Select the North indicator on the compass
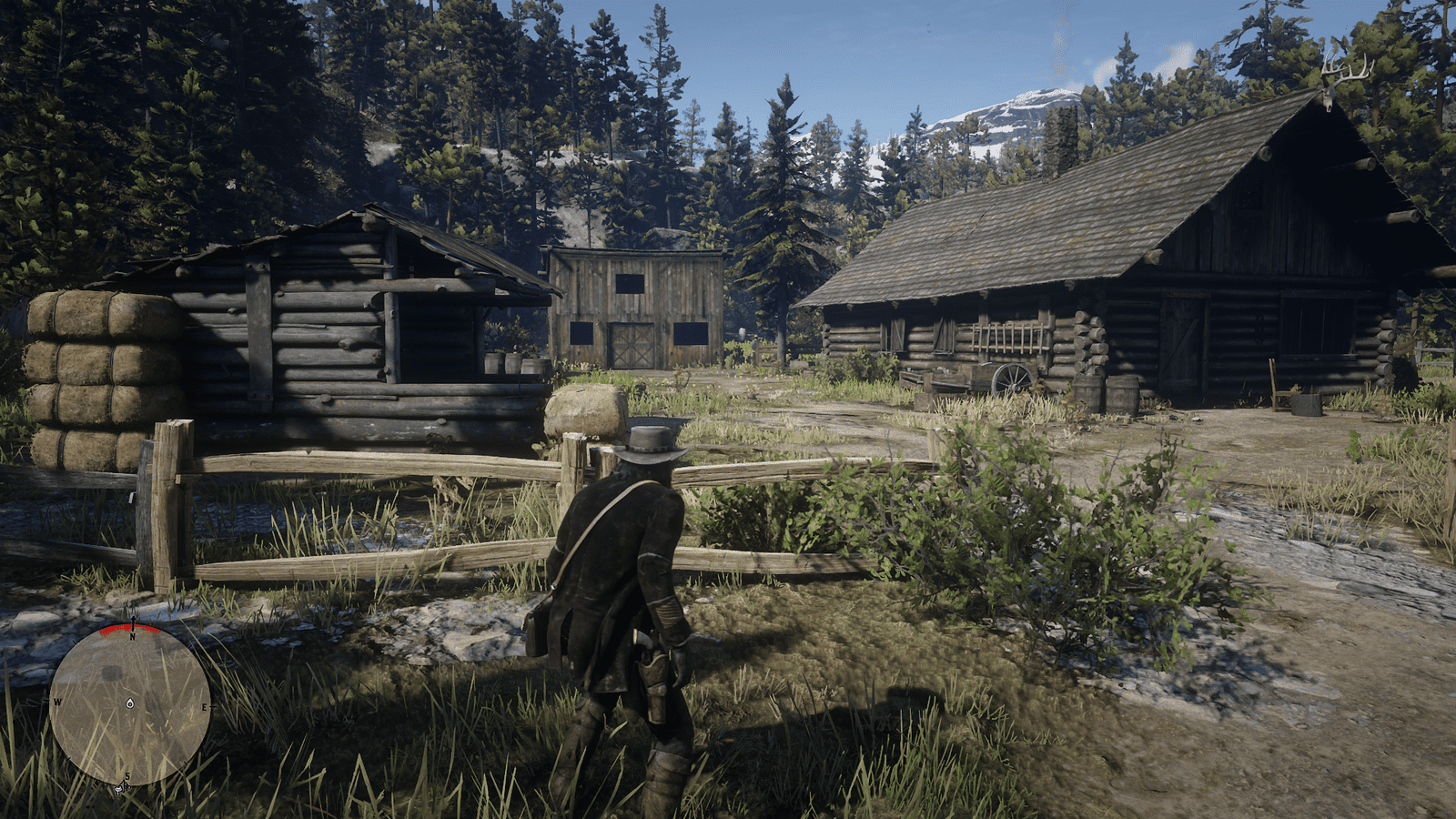This screenshot has width=1456, height=819. pos(132,637)
